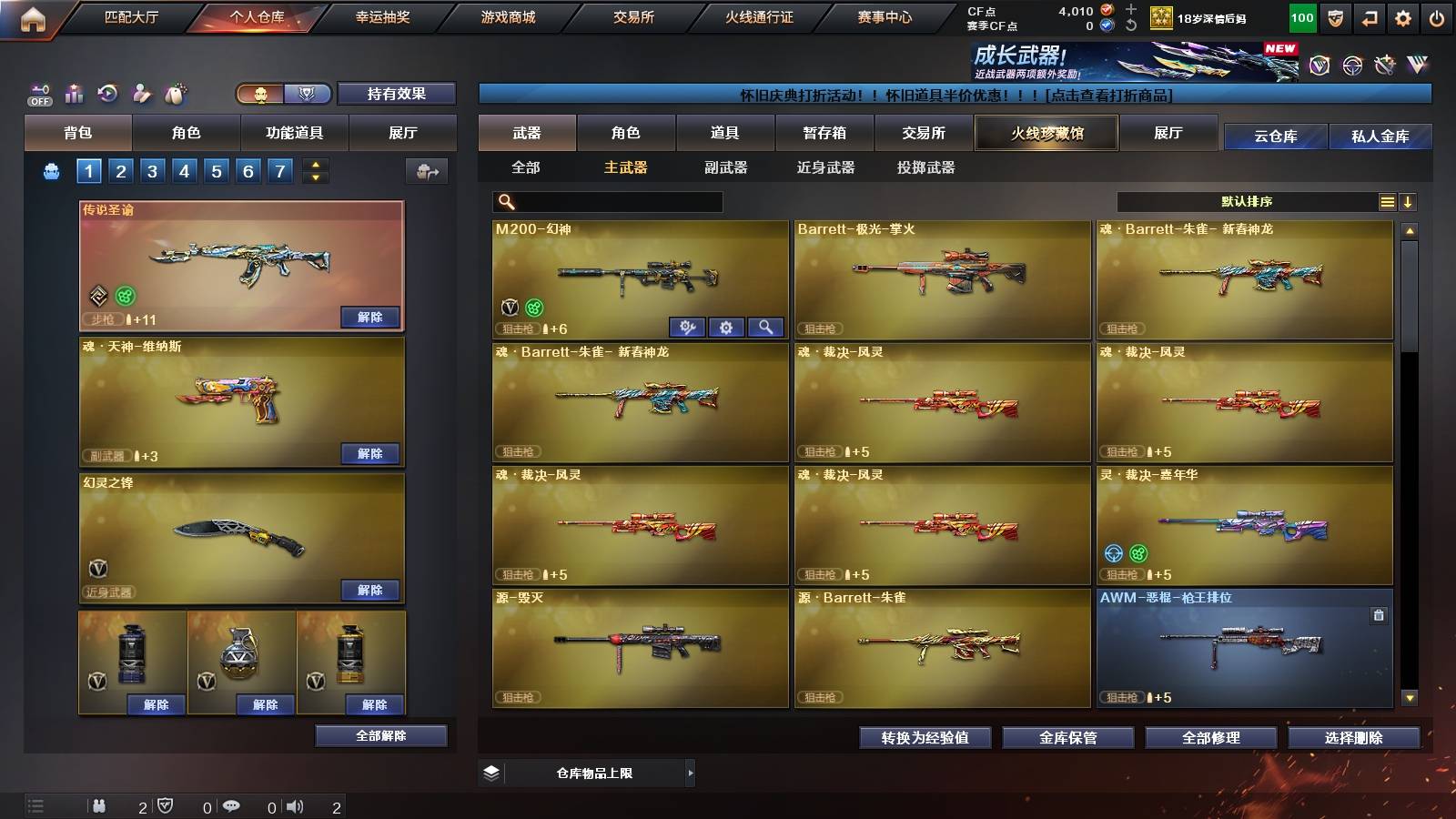Open the magnifier preview on M200-幻神
1456x819 pixels.
tap(764, 327)
